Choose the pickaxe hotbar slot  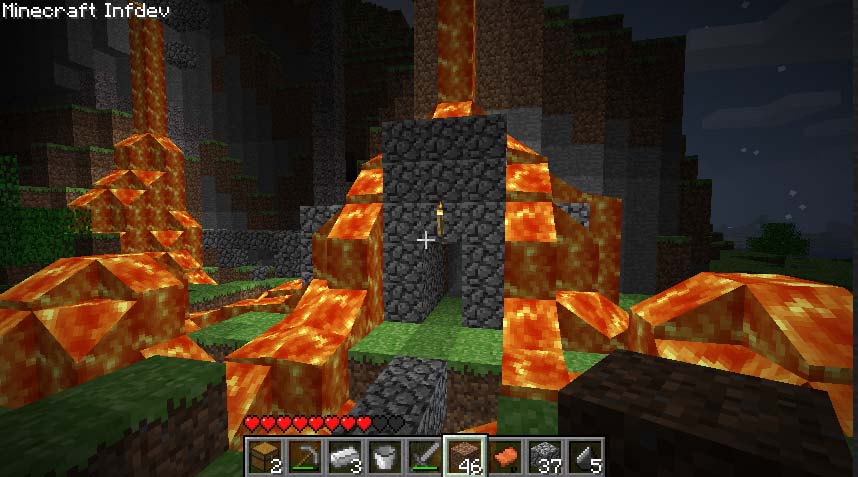coord(305,456)
